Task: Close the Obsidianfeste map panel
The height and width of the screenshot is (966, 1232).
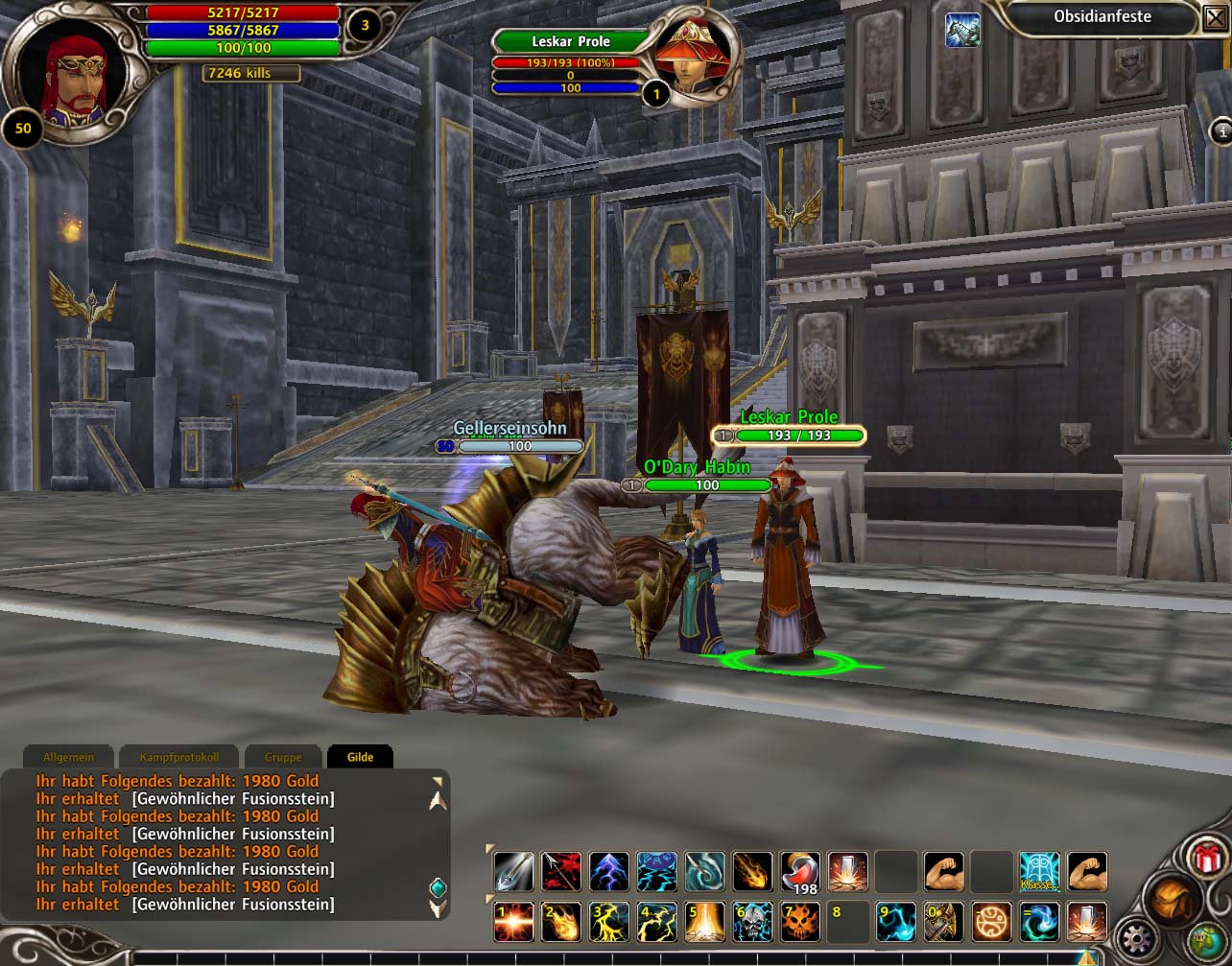Action: (x=1215, y=16)
